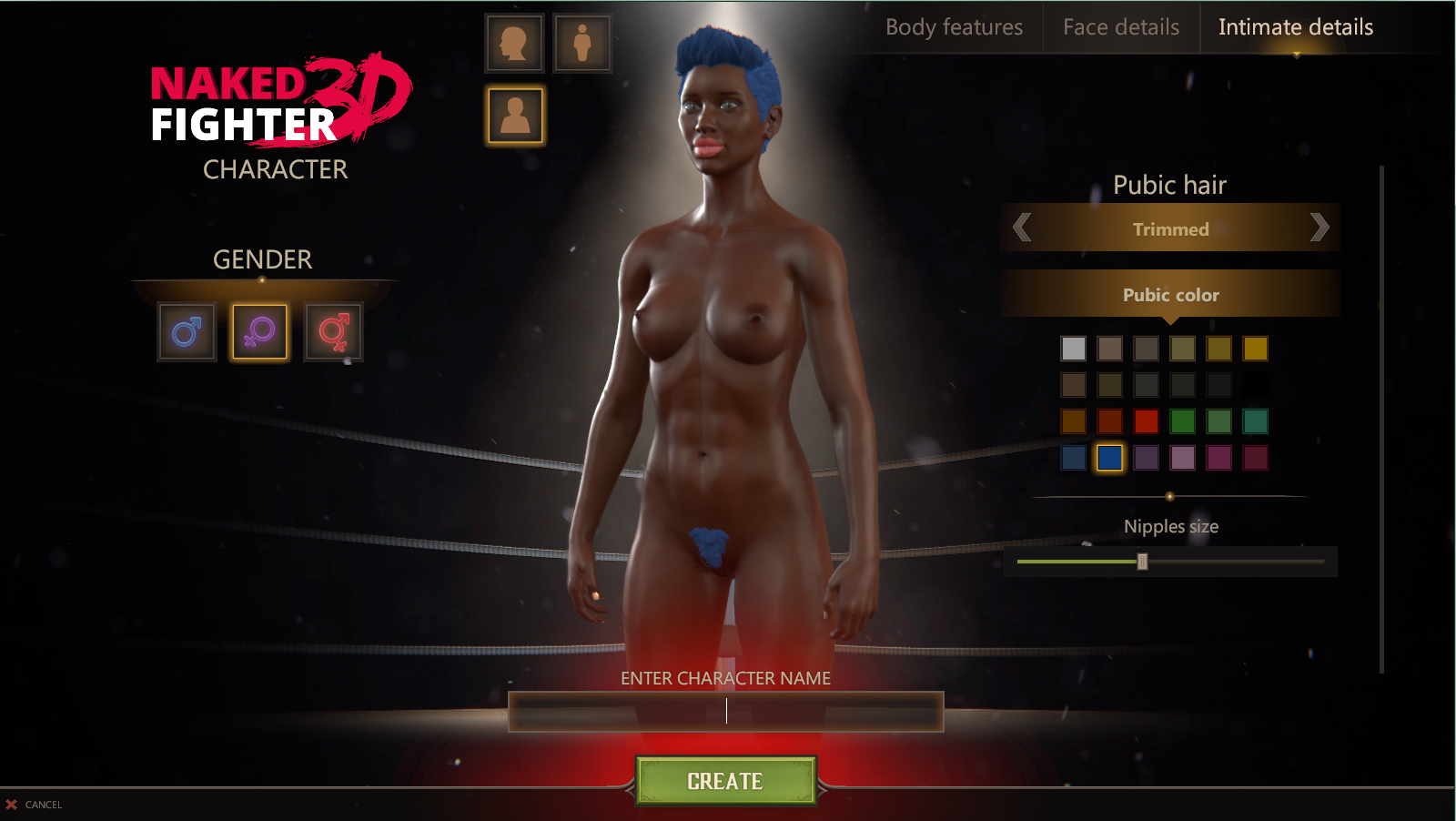Focus the character name input field
Viewport: 1456px width, 821px height.
pos(725,712)
